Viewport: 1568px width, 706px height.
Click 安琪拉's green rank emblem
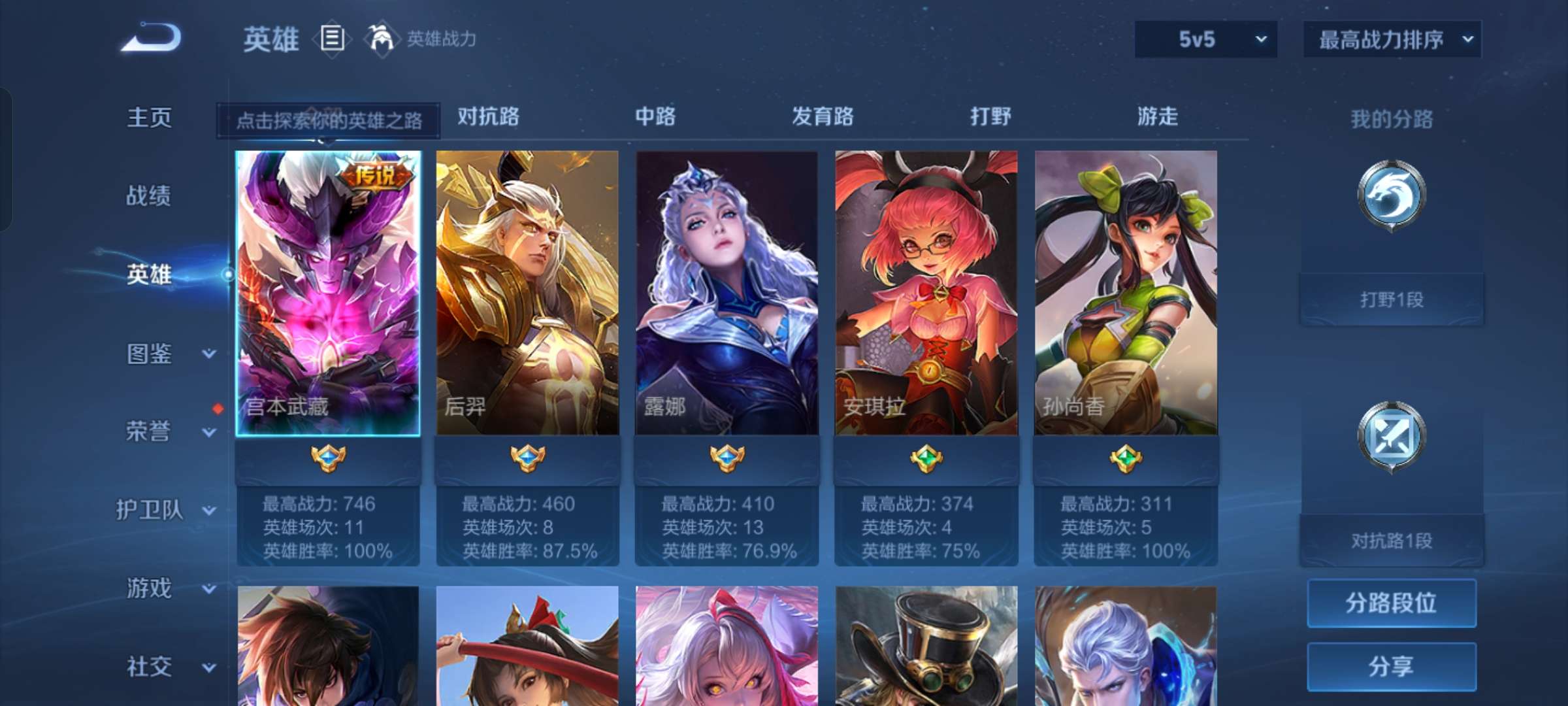pos(926,460)
